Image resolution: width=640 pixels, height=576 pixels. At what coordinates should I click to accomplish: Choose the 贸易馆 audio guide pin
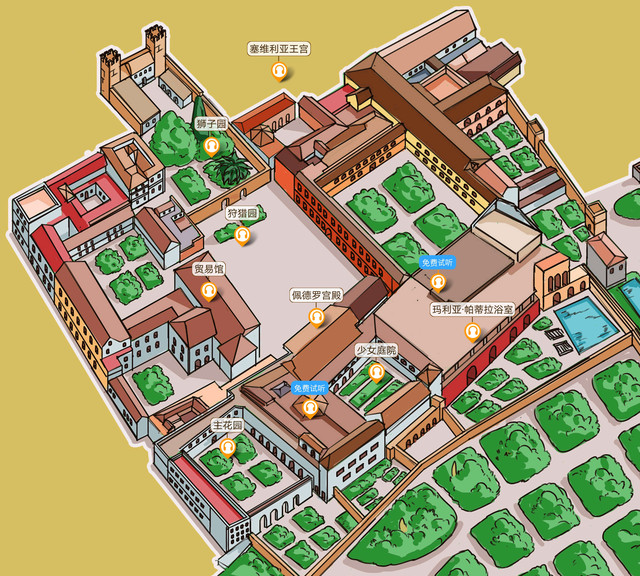click(209, 291)
